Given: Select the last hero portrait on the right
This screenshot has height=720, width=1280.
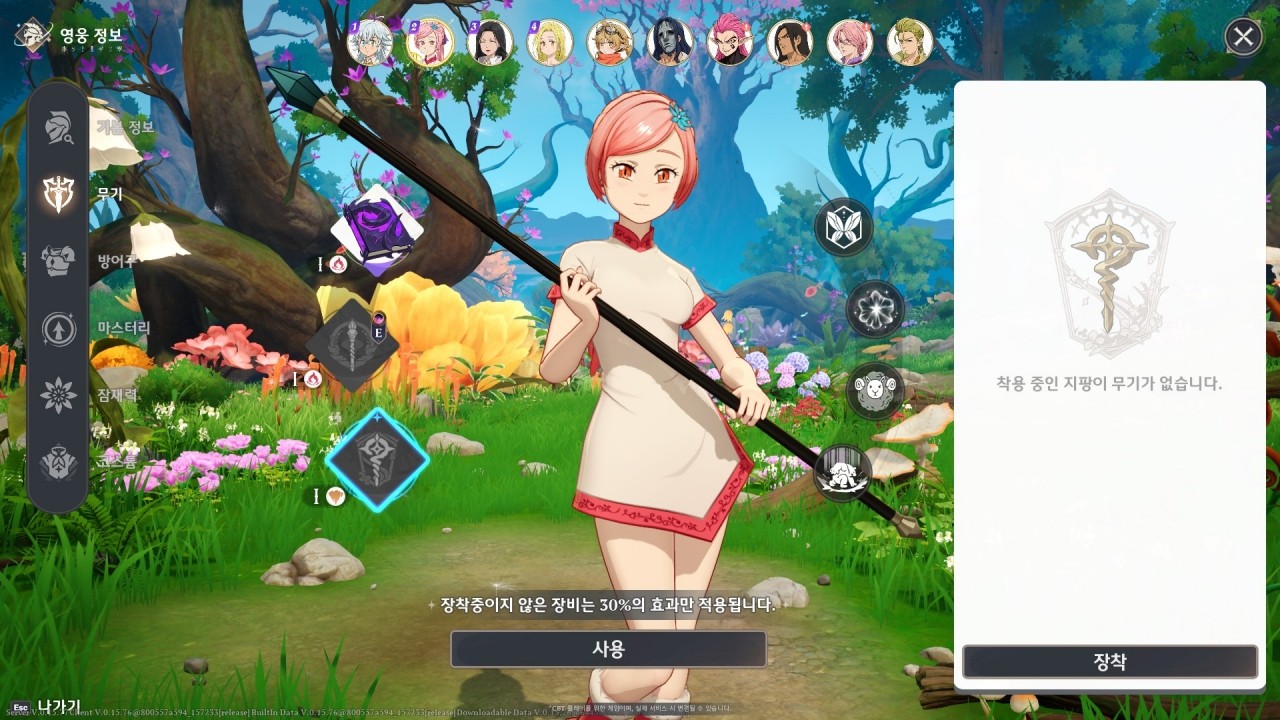Looking at the screenshot, I should point(911,42).
